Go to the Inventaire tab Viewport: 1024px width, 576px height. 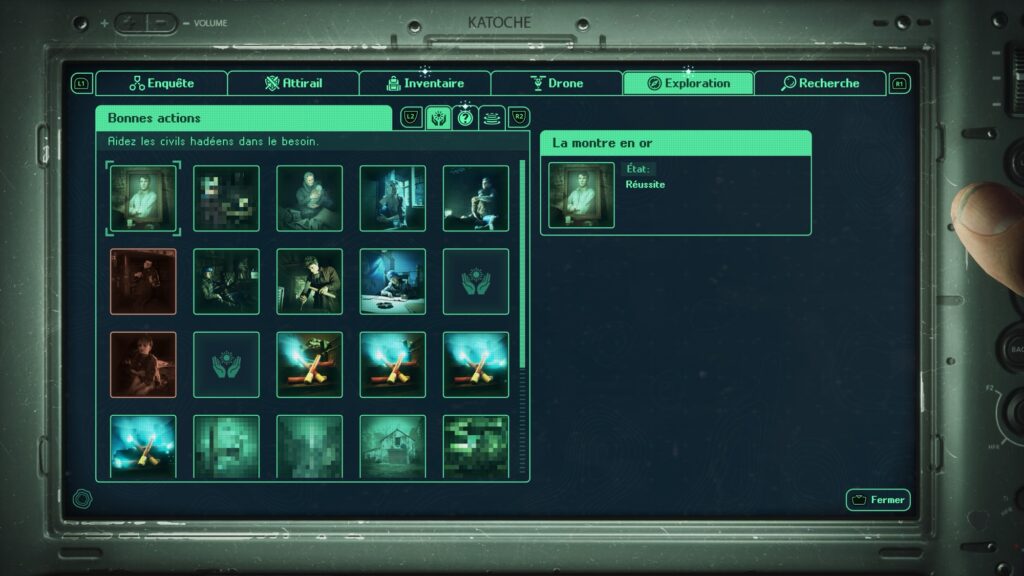pos(425,84)
